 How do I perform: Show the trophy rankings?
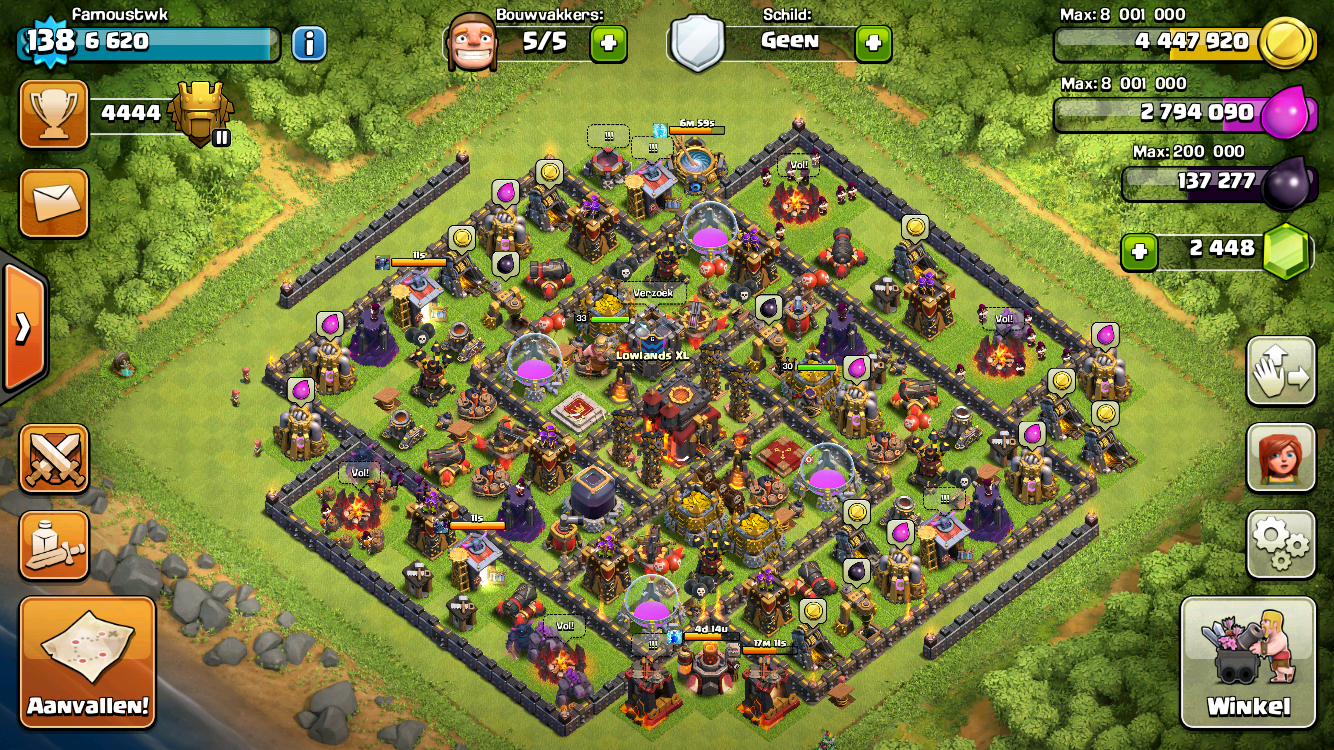coord(54,114)
